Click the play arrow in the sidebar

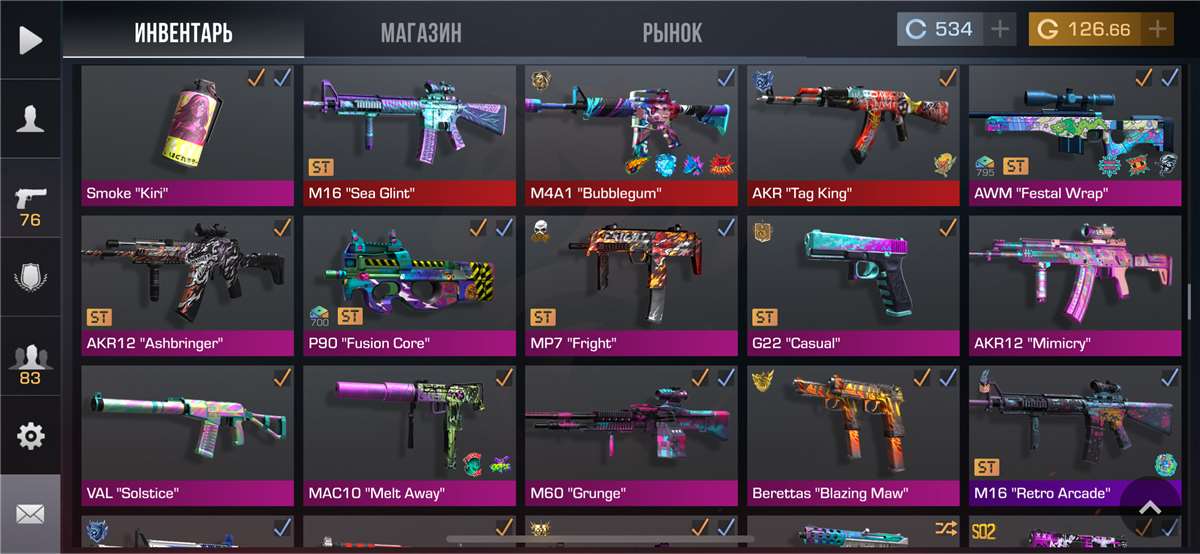pos(30,40)
